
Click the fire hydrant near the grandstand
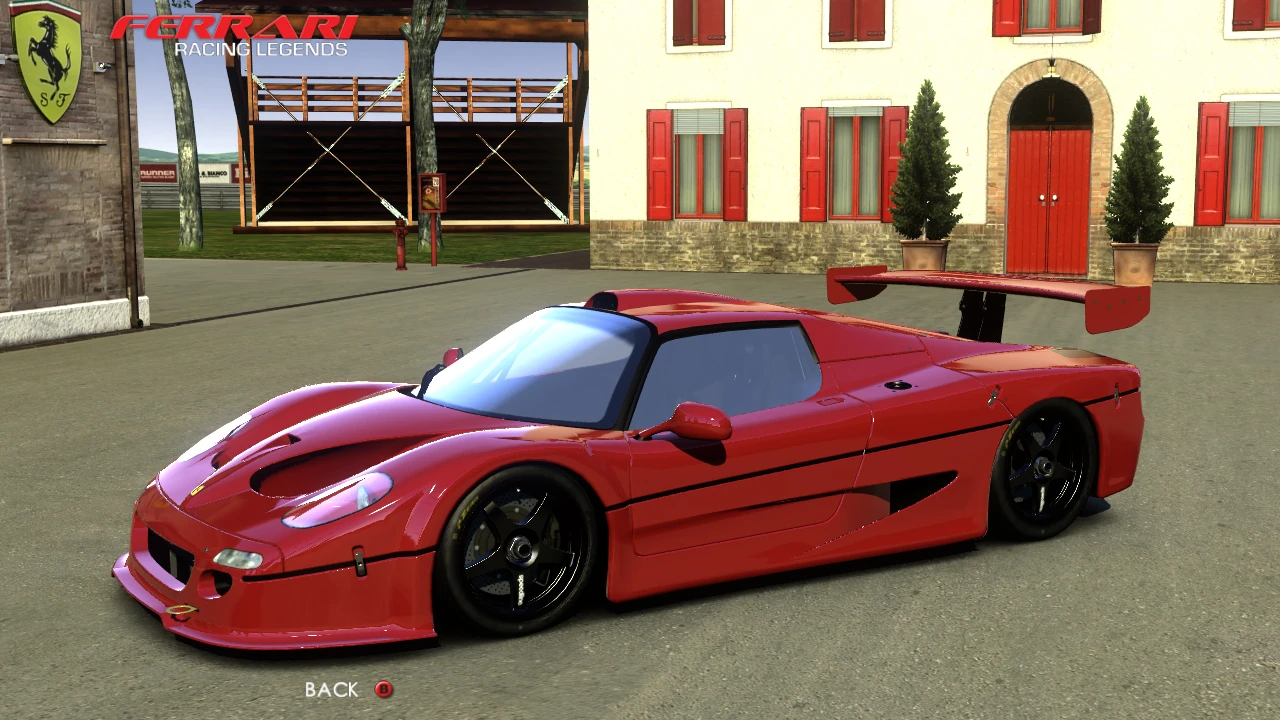point(400,245)
